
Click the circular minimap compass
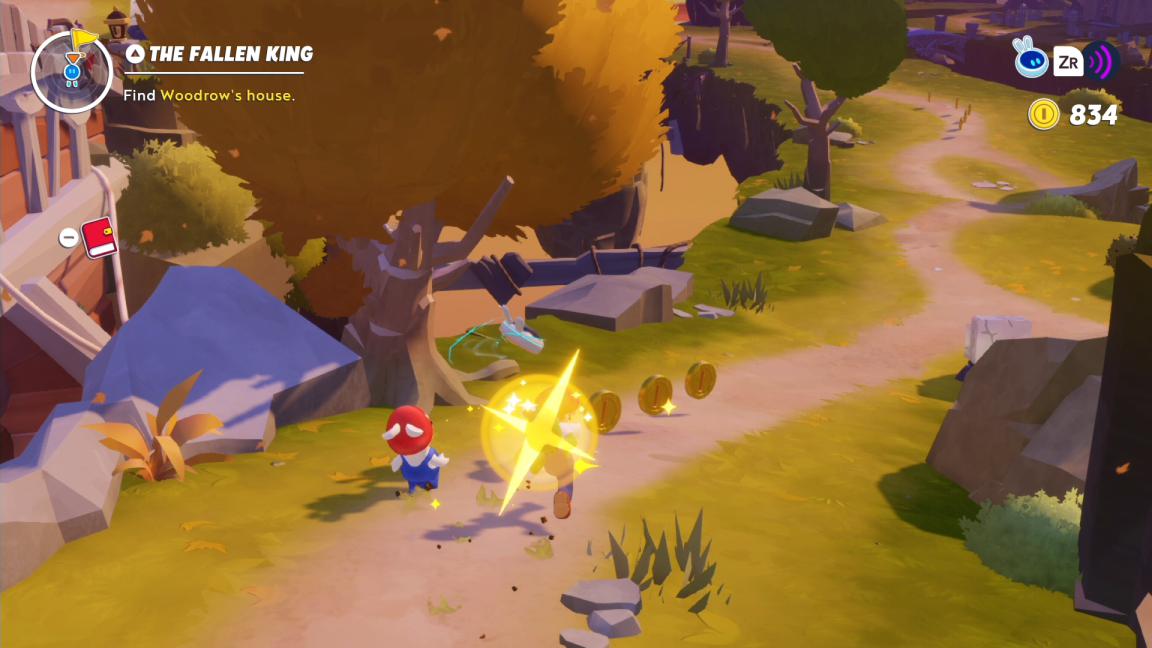click(x=71, y=71)
